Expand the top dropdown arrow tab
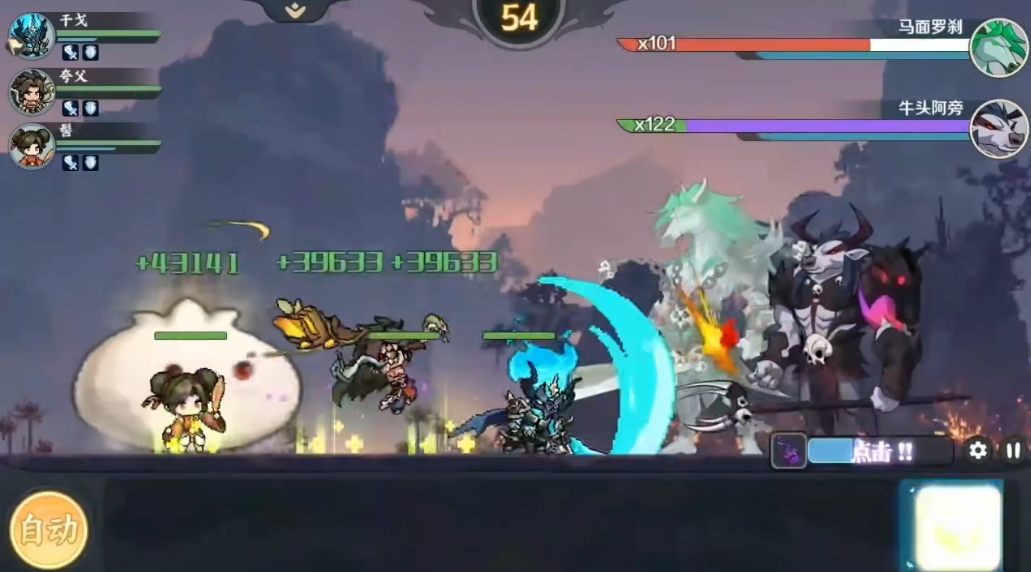Image resolution: width=1031 pixels, height=572 pixels. (294, 11)
